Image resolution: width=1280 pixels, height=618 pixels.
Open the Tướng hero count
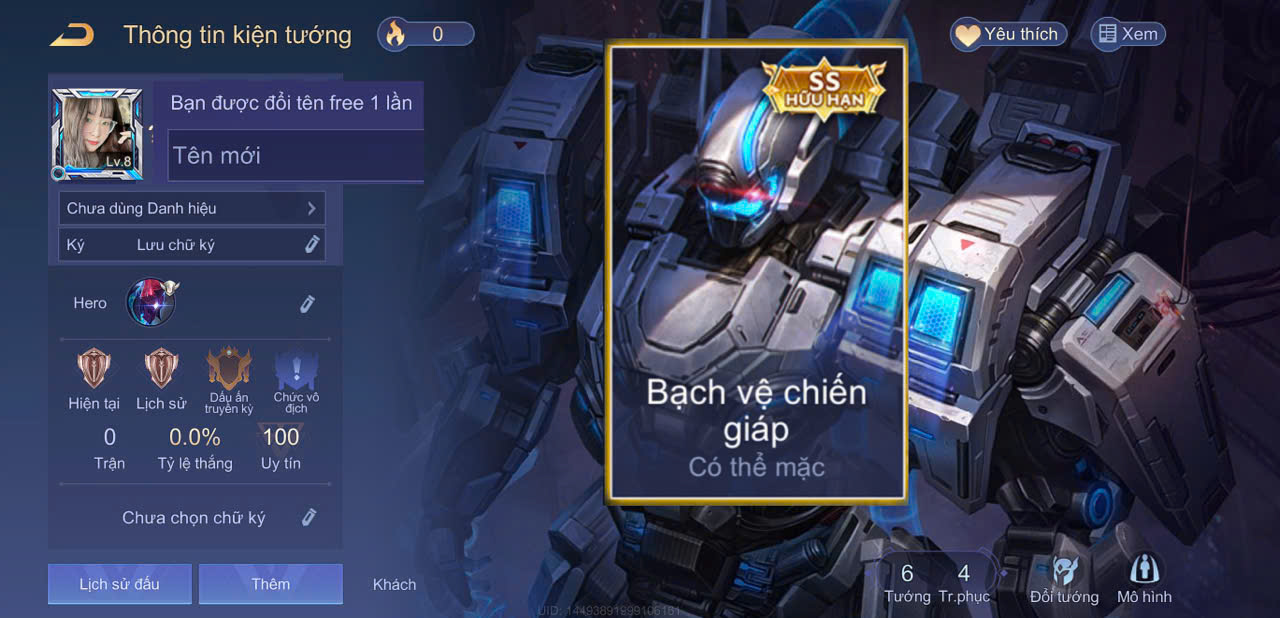(907, 582)
